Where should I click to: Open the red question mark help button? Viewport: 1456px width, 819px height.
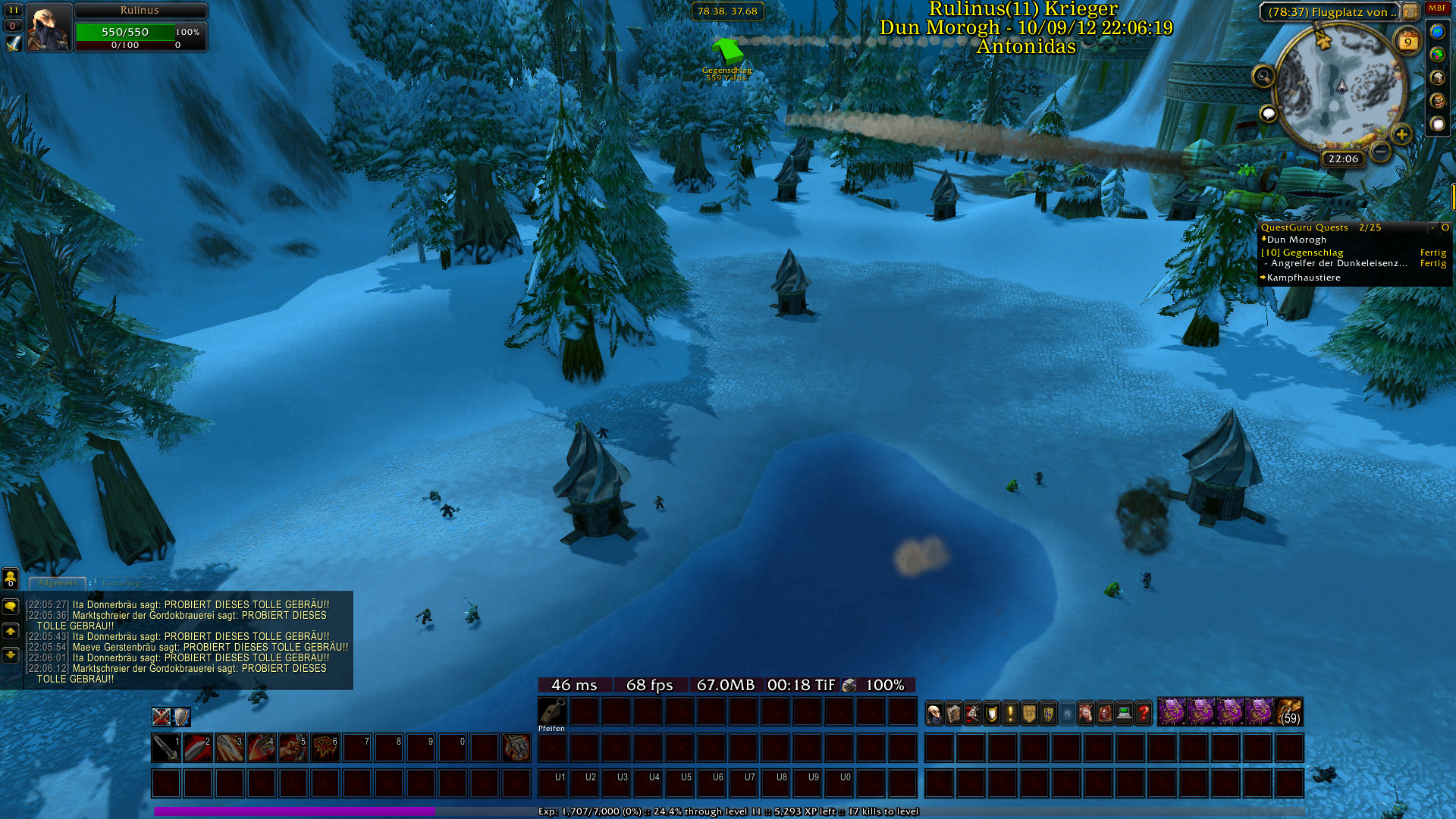(1143, 713)
